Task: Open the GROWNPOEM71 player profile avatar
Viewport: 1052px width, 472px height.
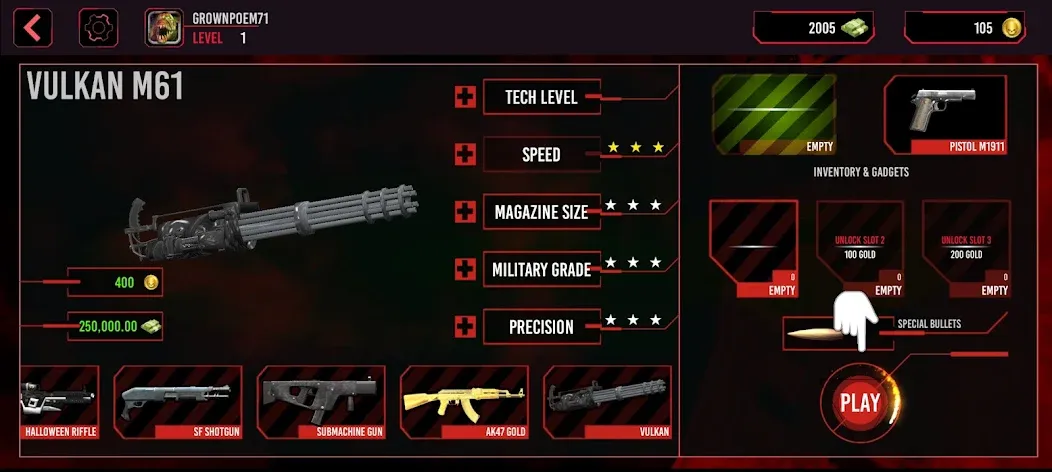Action: [x=161, y=28]
